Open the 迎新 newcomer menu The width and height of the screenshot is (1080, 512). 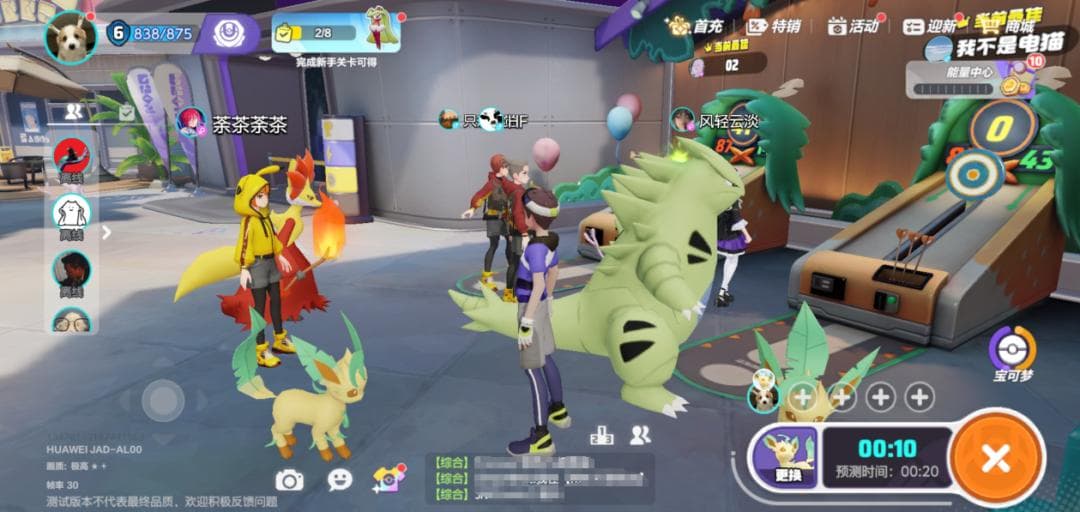[930, 27]
